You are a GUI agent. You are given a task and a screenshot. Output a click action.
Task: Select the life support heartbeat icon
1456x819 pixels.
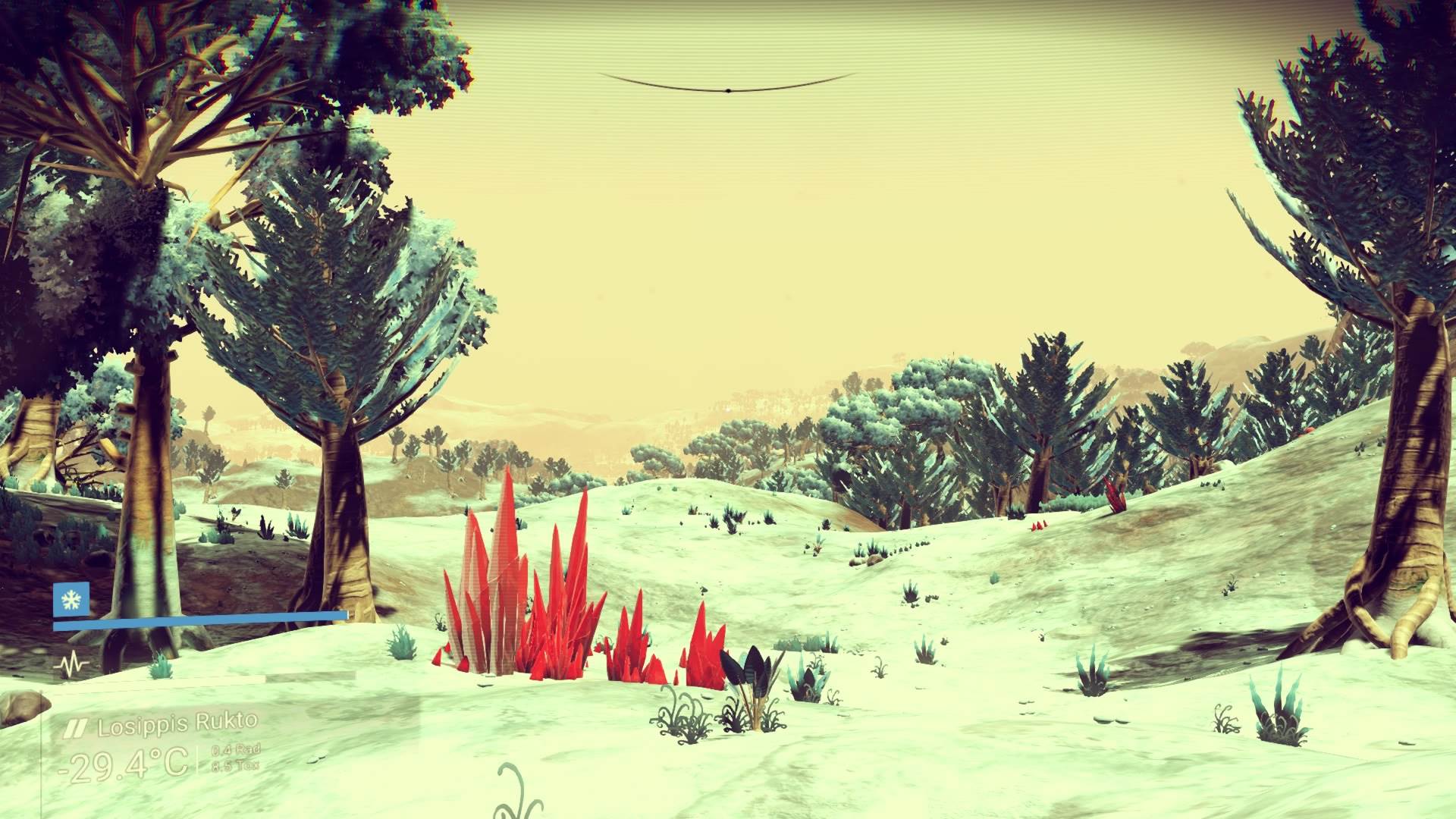coord(71,667)
